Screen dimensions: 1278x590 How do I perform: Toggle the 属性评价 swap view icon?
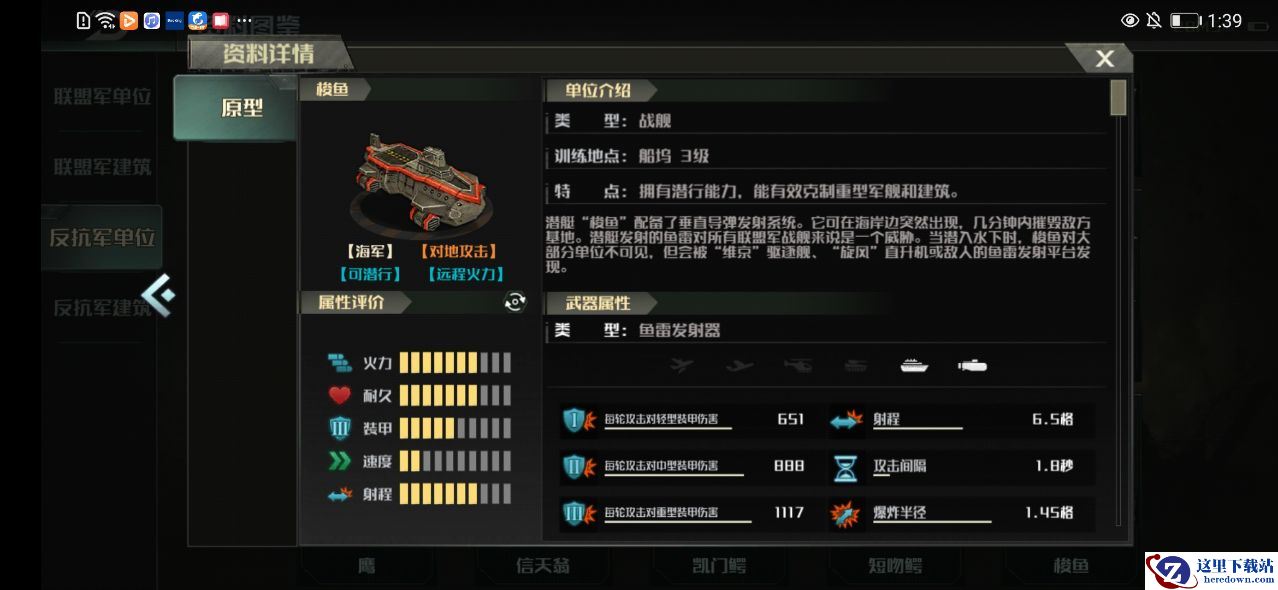click(x=515, y=302)
